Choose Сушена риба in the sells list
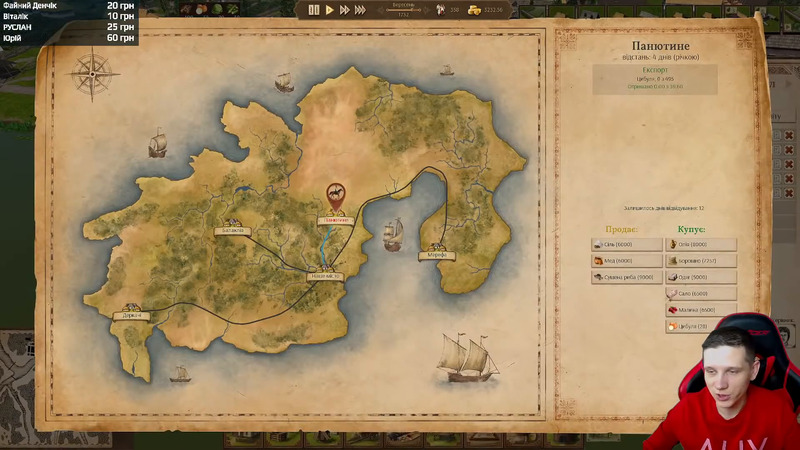 pyautogui.click(x=626, y=277)
